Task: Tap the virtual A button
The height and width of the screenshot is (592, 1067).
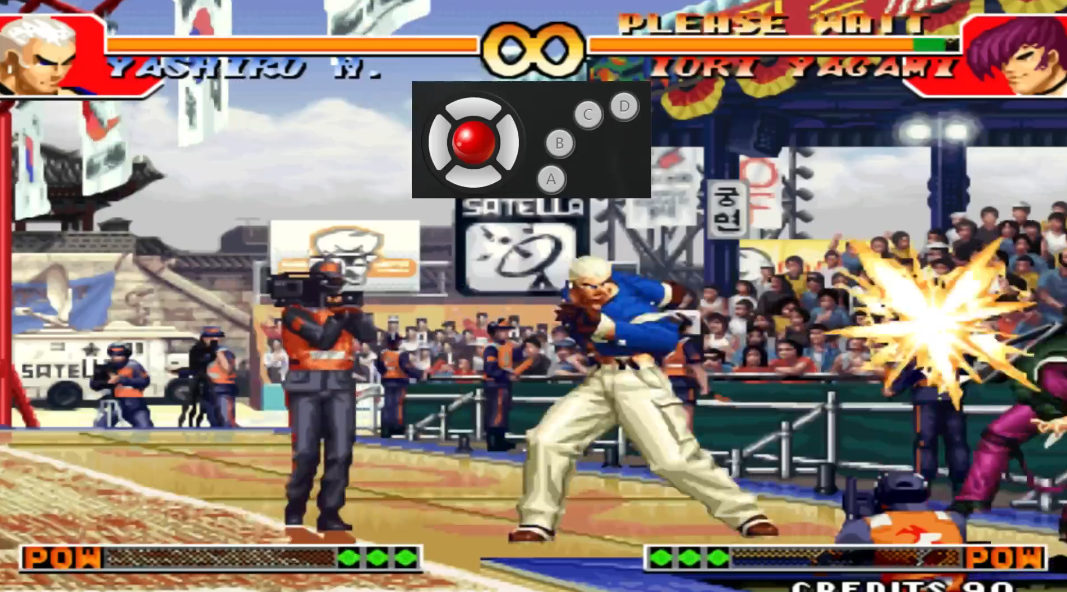Action: (551, 179)
